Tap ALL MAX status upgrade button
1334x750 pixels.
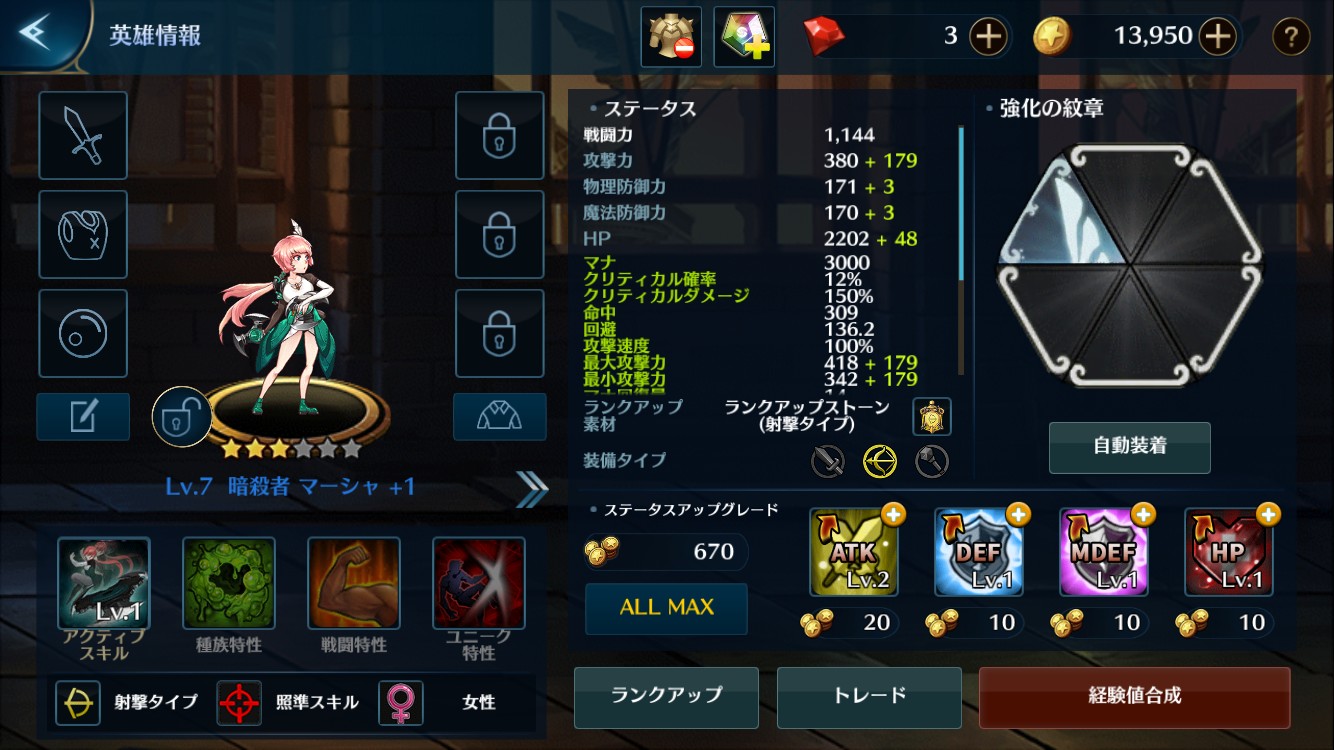[666, 608]
